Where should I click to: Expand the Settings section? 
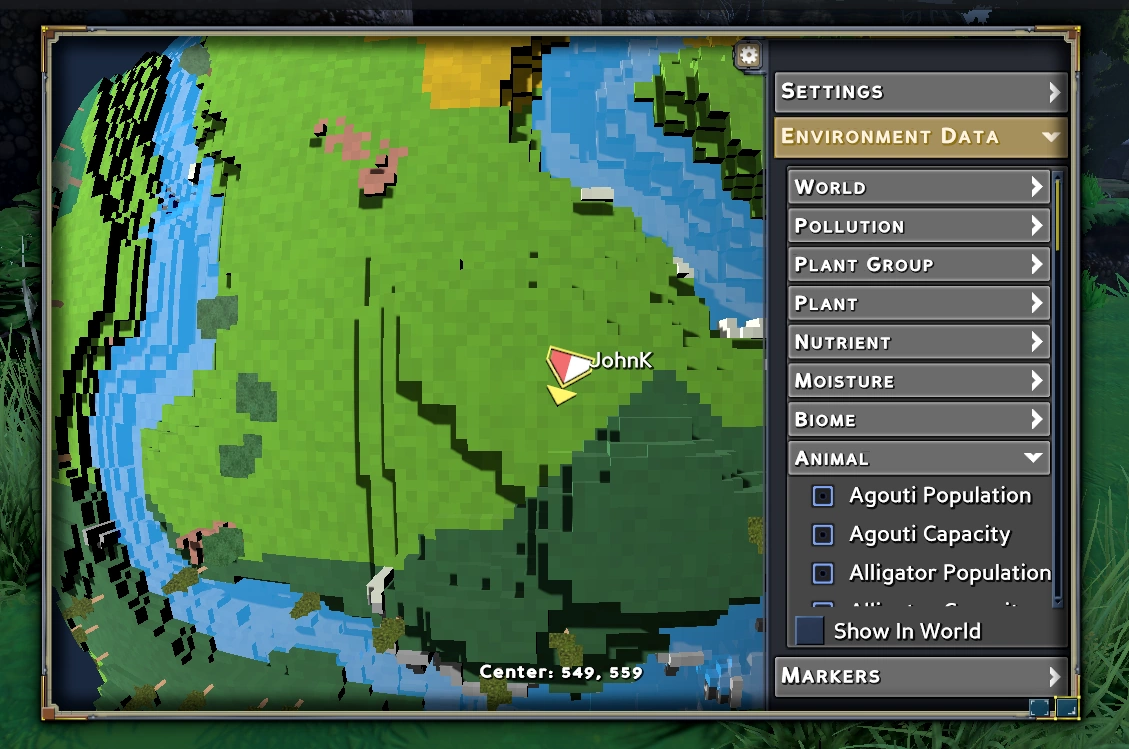(920, 92)
